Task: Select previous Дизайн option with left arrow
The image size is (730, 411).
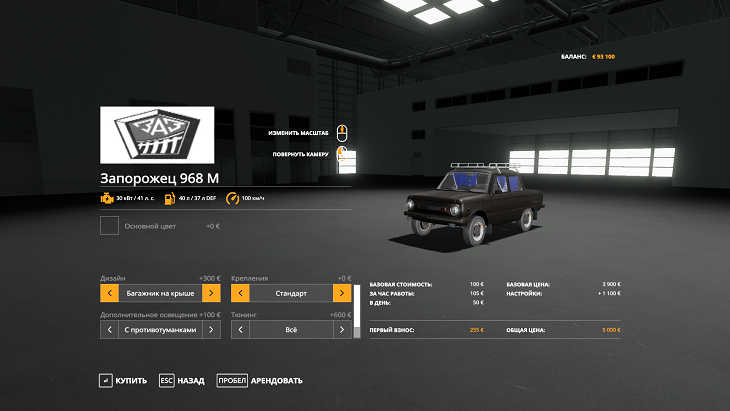Action: click(x=110, y=293)
